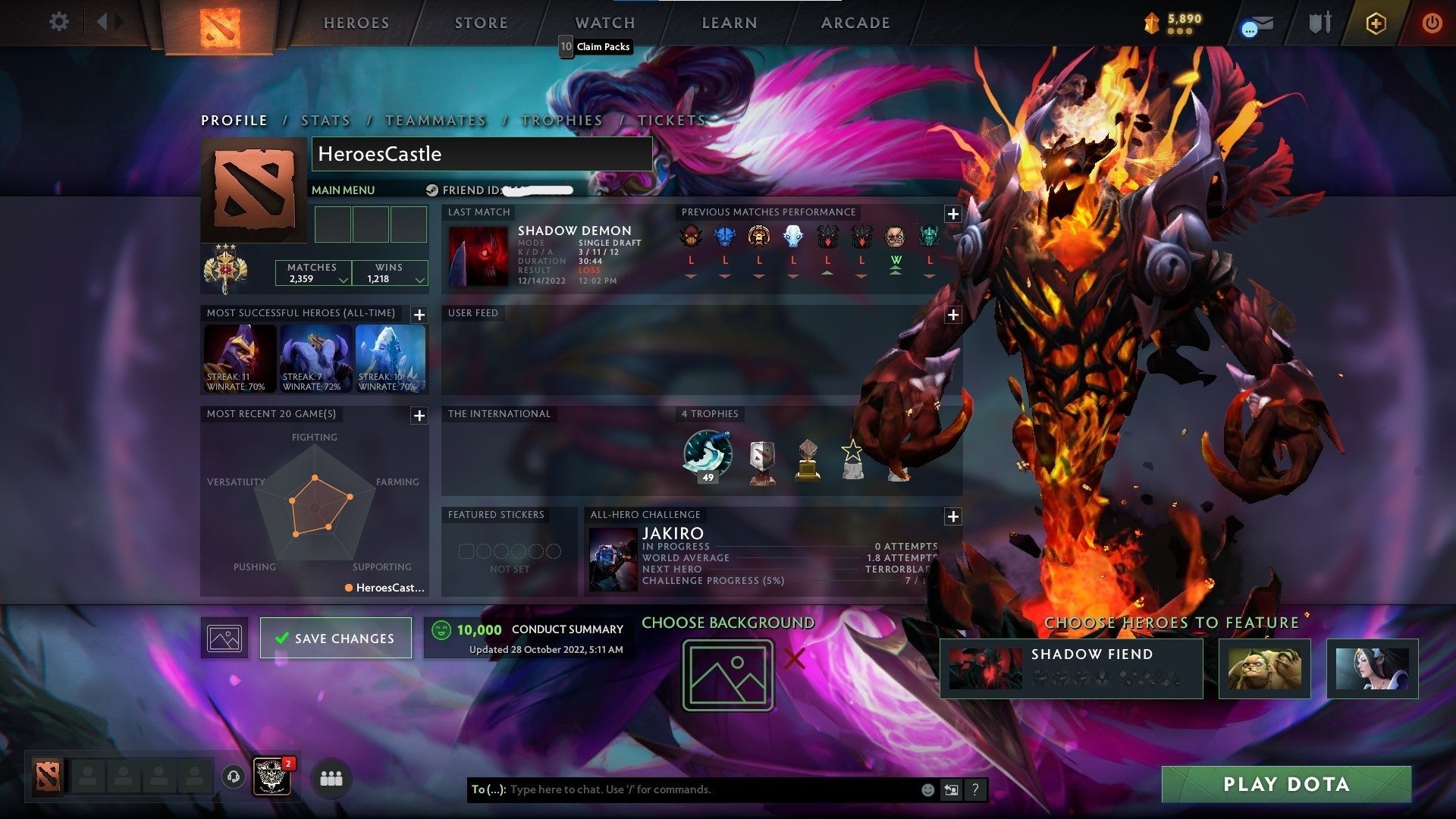This screenshot has width=1456, height=819.
Task: Open messages with the envelope icon
Action: 1257,23
